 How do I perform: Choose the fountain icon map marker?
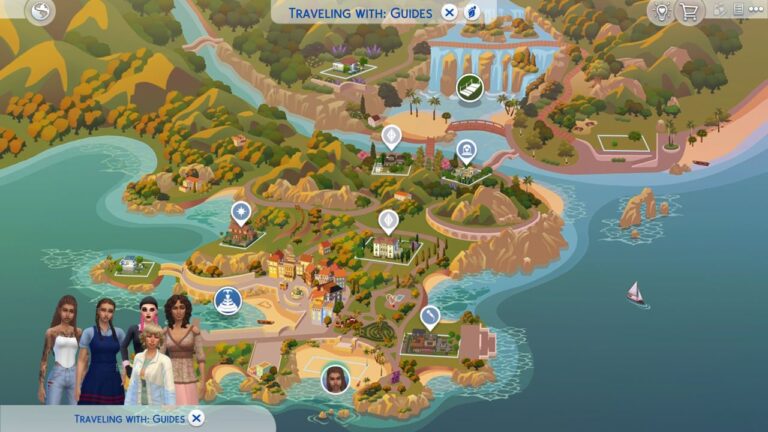(x=228, y=299)
